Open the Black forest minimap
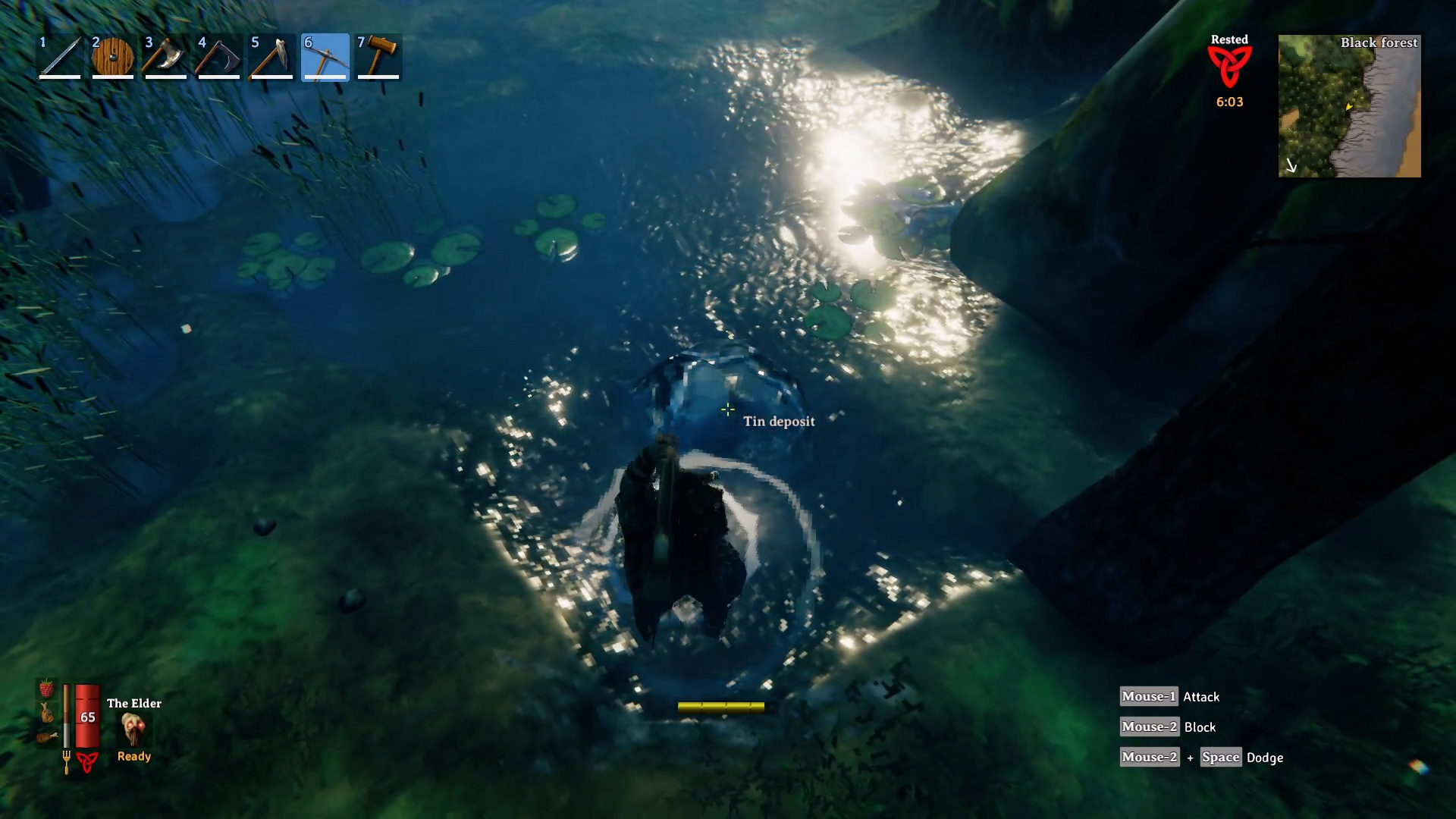 (1349, 106)
